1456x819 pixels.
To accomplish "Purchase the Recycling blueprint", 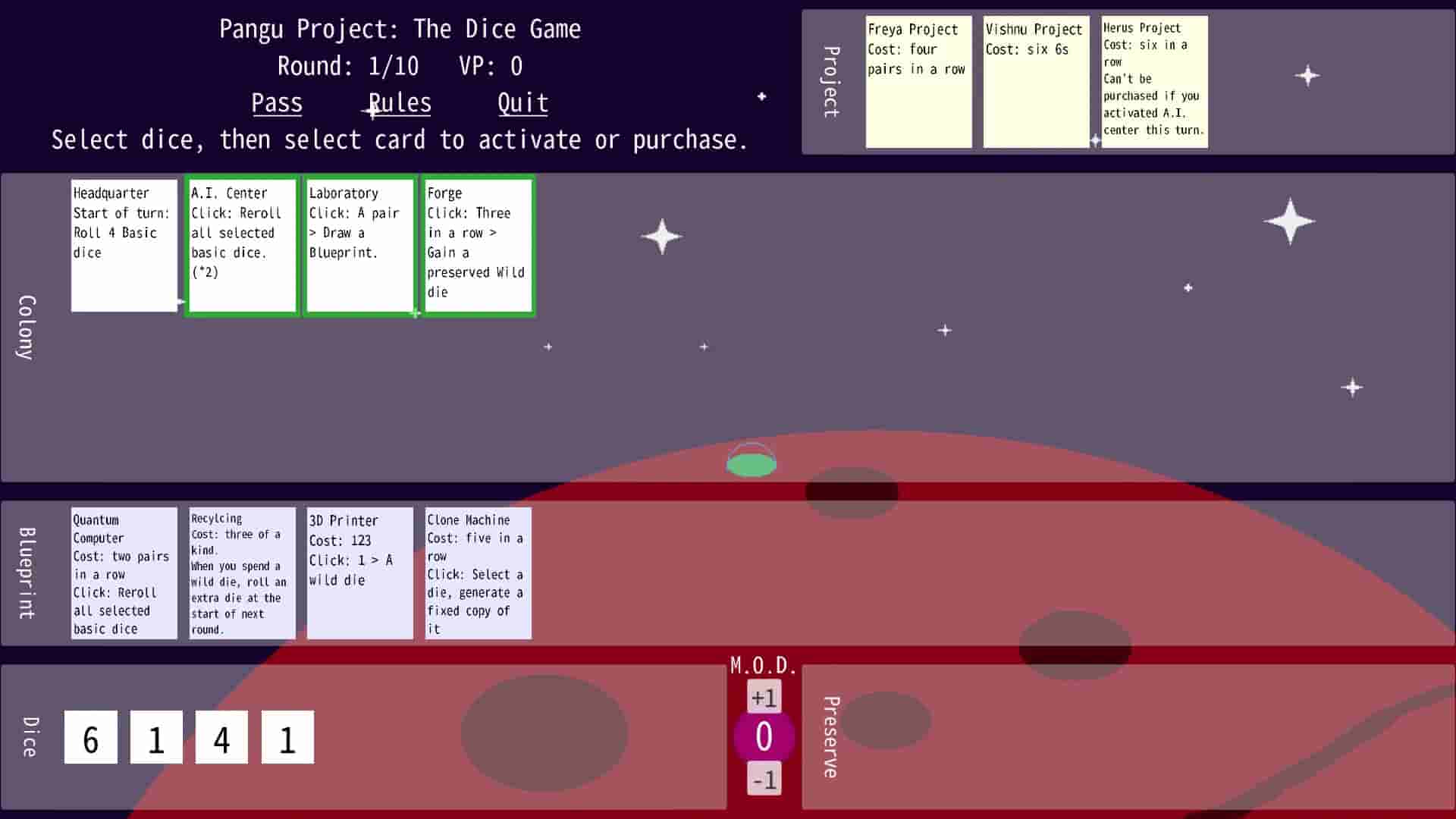I will click(242, 573).
